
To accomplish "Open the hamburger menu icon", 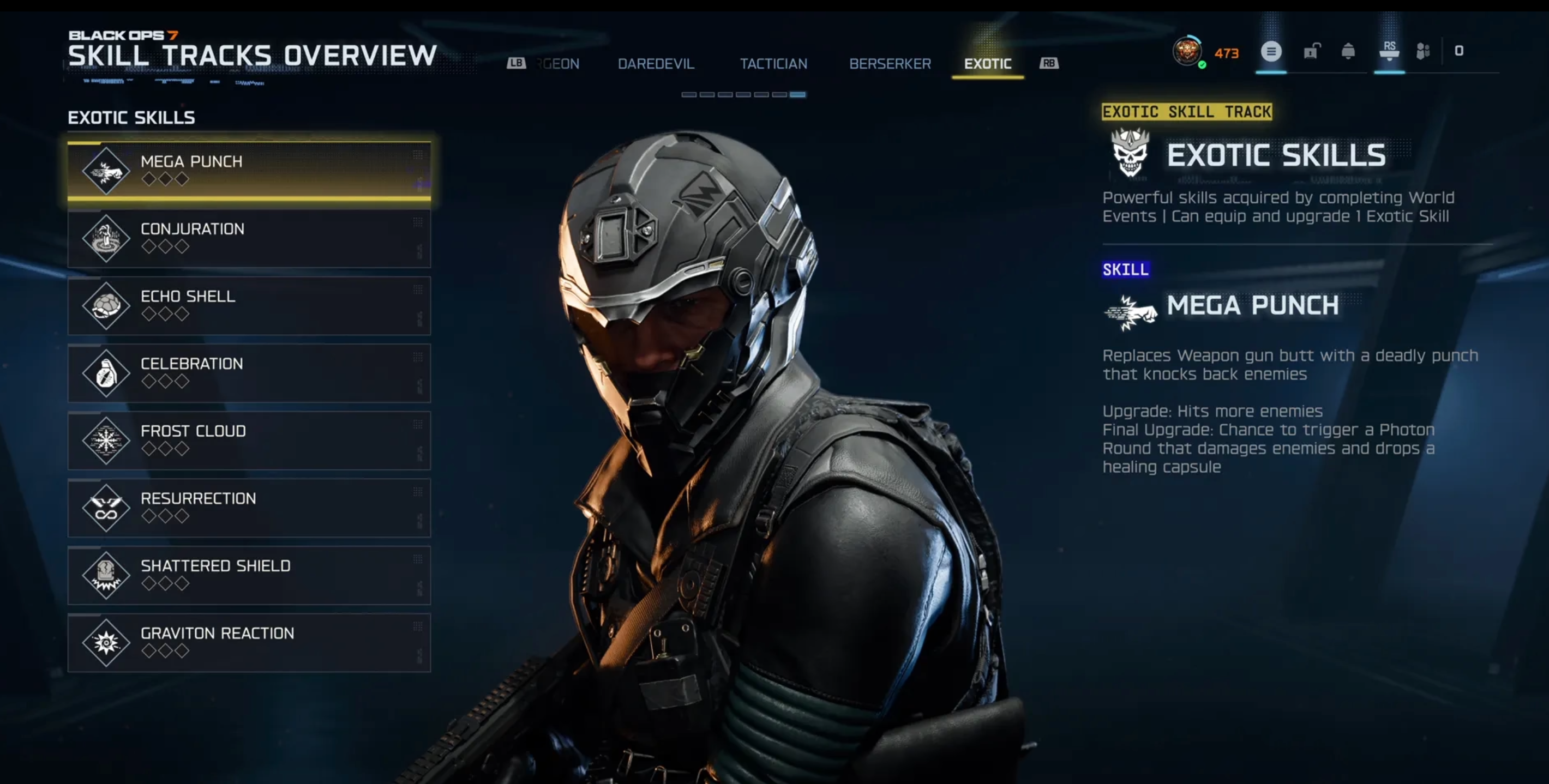I will [1271, 52].
